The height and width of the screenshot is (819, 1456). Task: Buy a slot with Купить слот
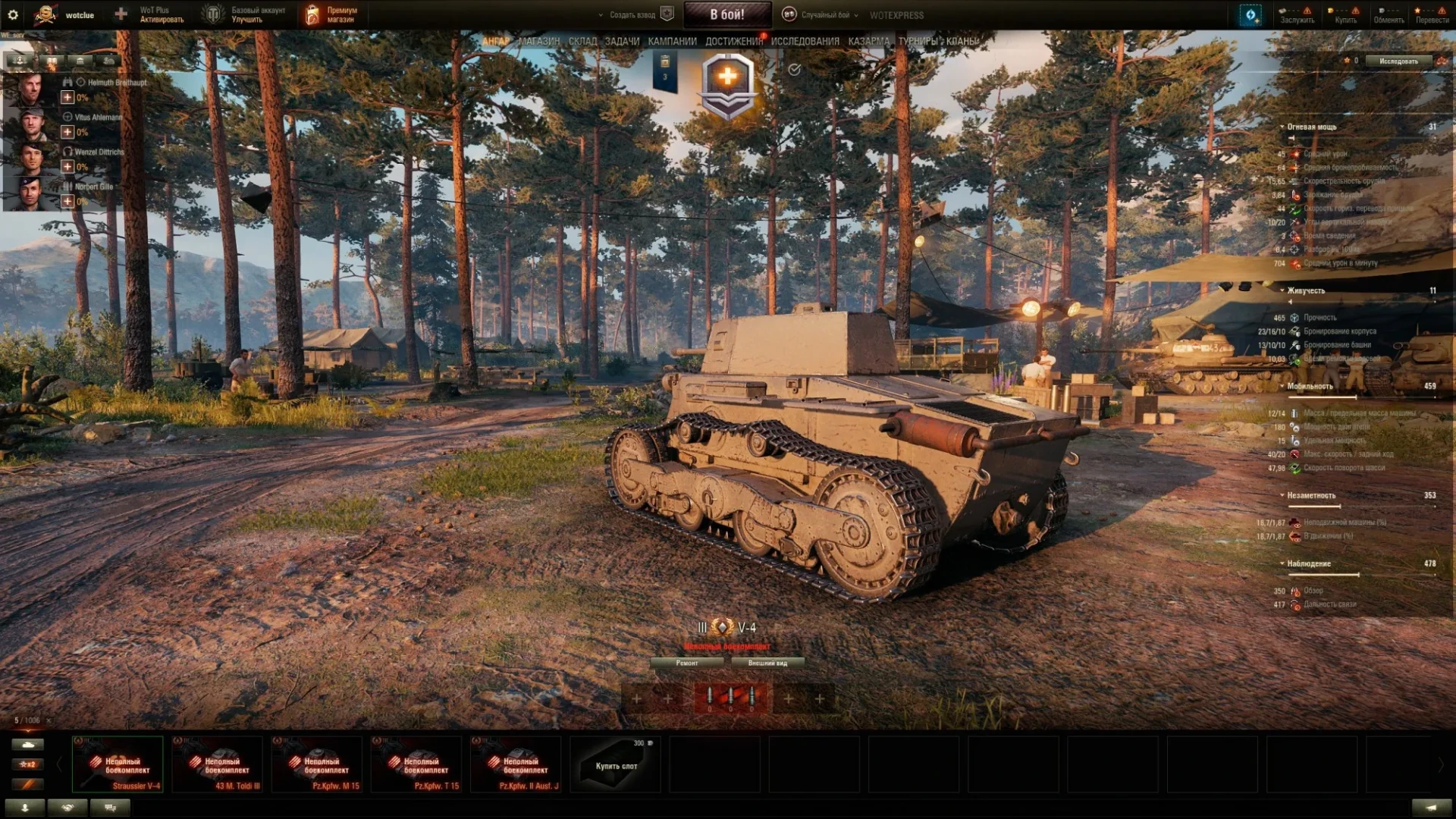(616, 764)
